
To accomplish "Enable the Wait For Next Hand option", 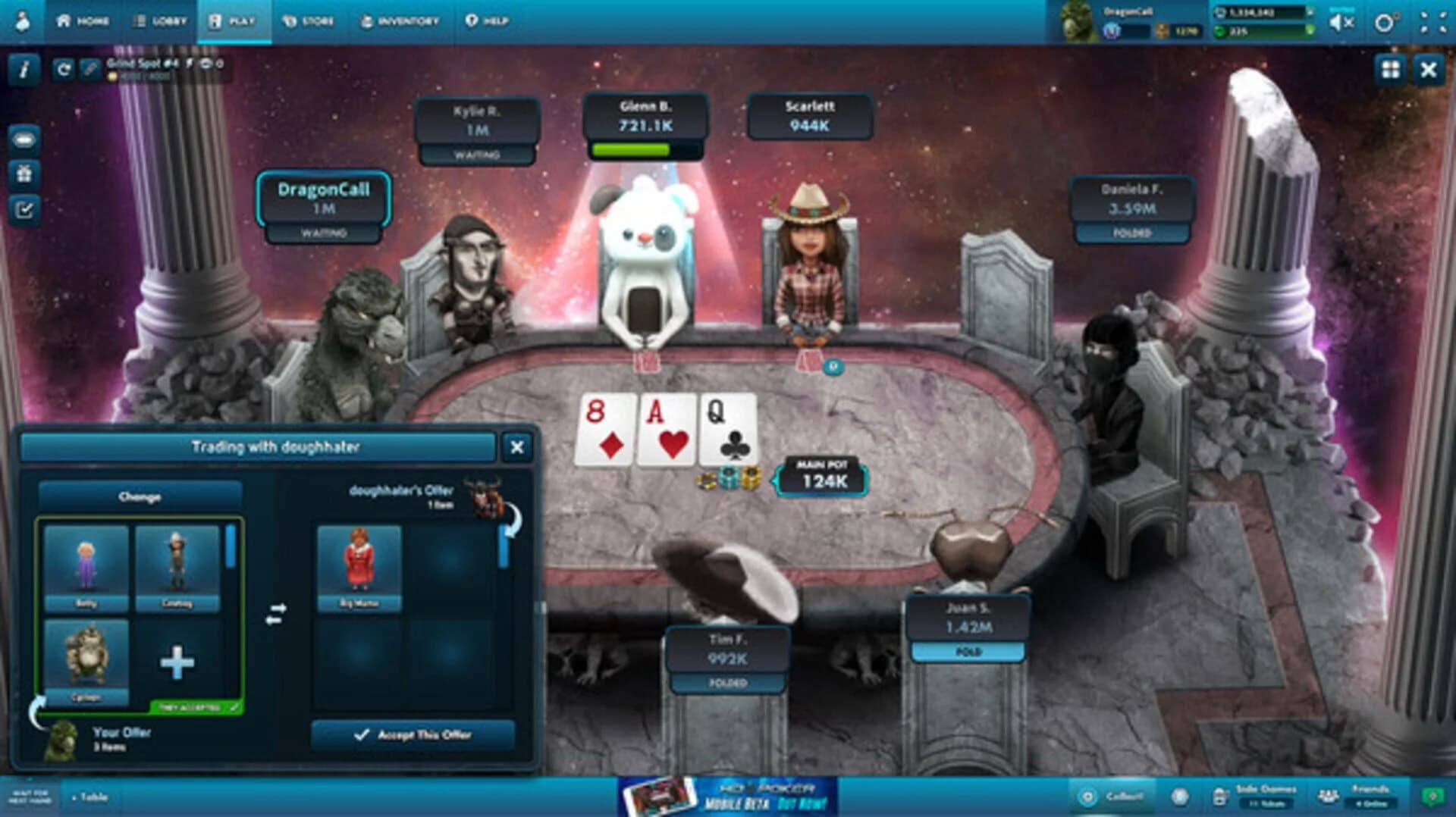I will point(30,796).
